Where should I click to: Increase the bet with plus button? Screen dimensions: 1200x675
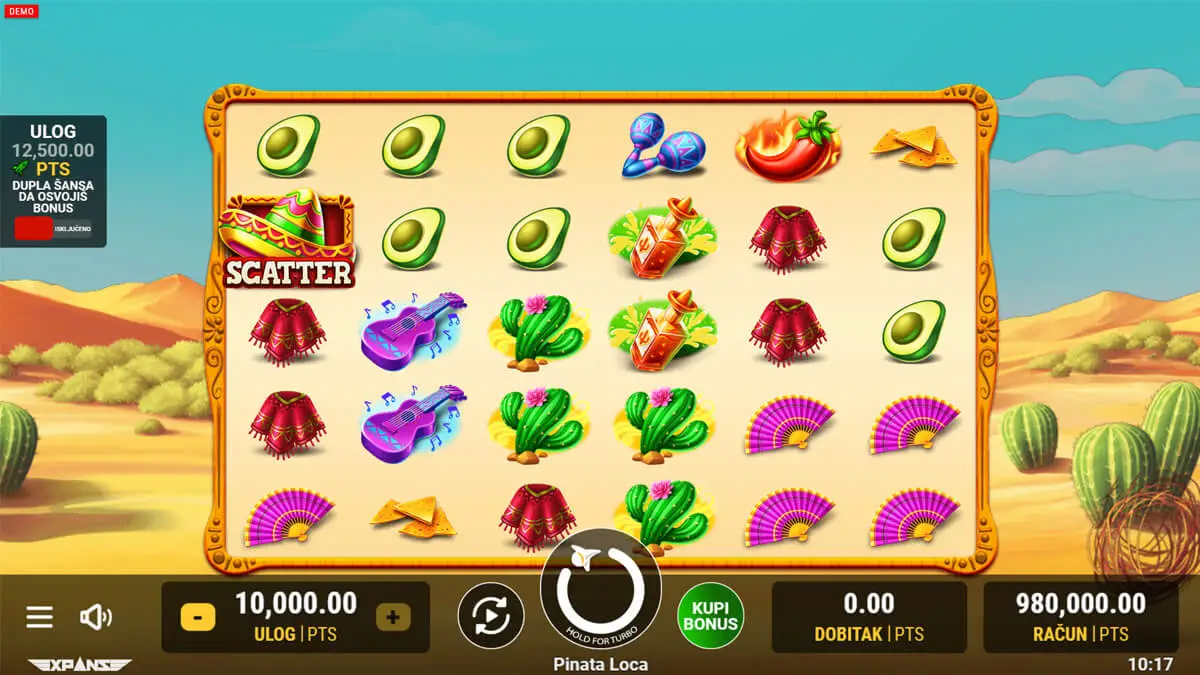[x=392, y=617]
